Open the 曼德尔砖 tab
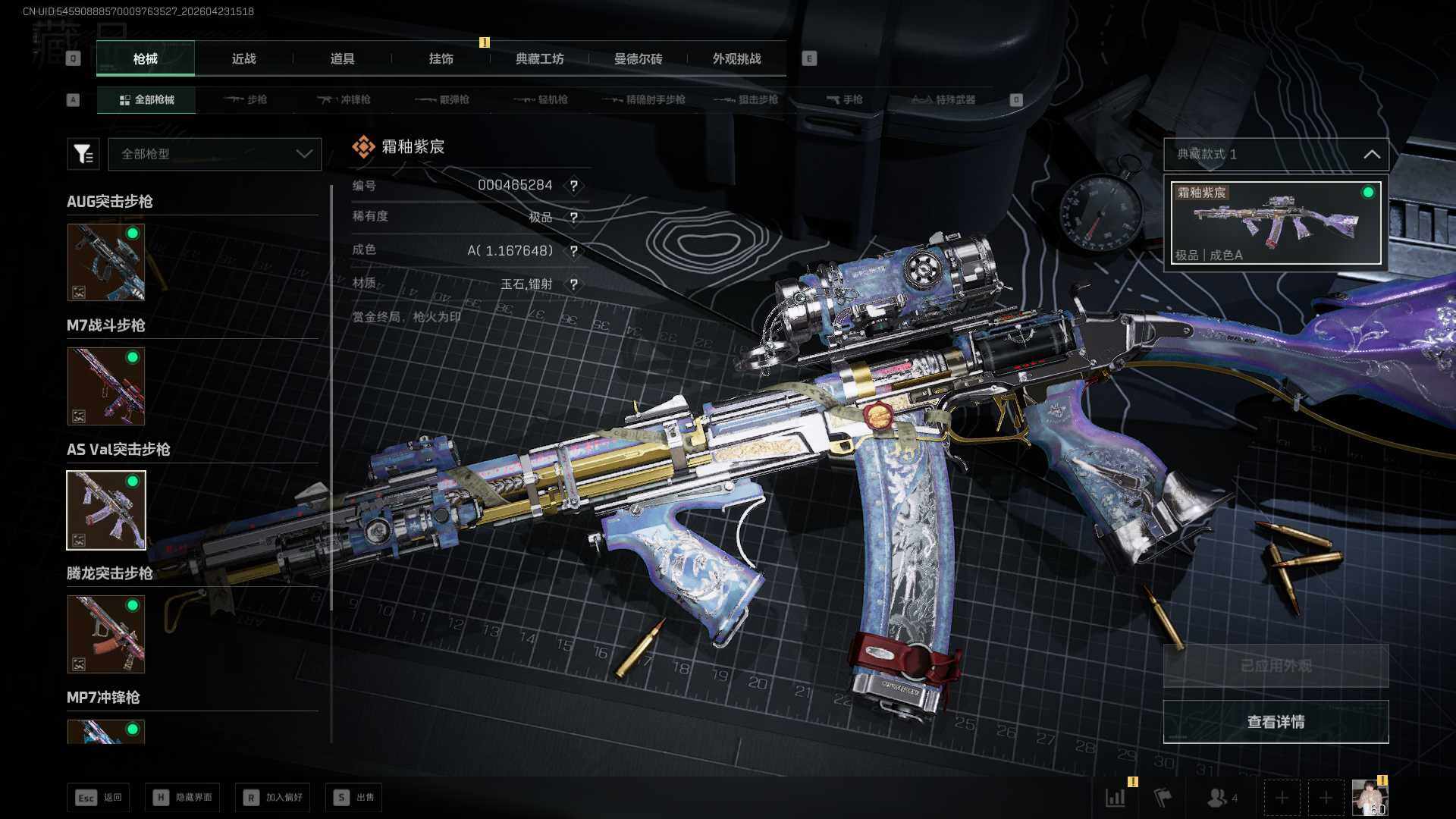Viewport: 1456px width, 819px height. 638,59
